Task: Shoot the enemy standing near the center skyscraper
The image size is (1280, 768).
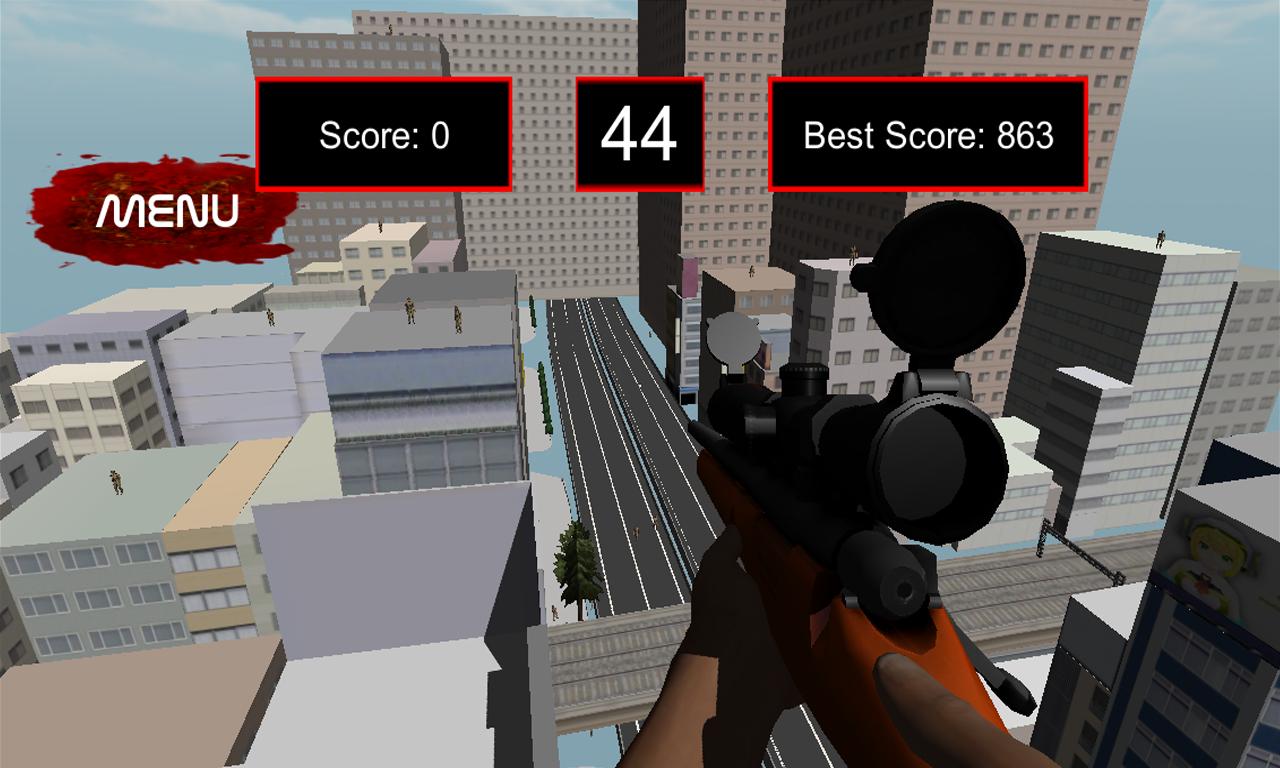Action: pos(752,272)
